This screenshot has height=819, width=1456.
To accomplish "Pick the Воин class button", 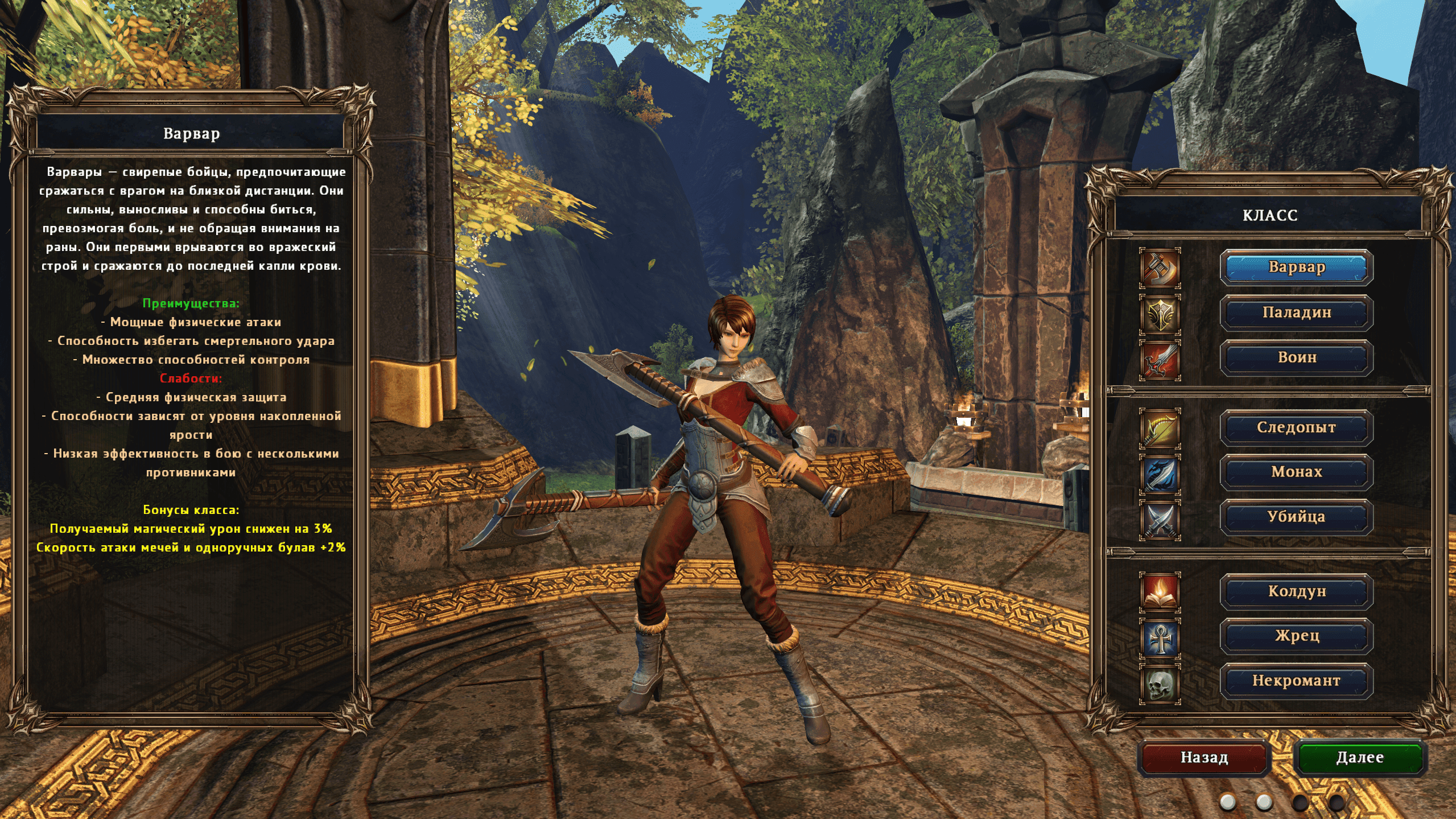I will [1296, 357].
